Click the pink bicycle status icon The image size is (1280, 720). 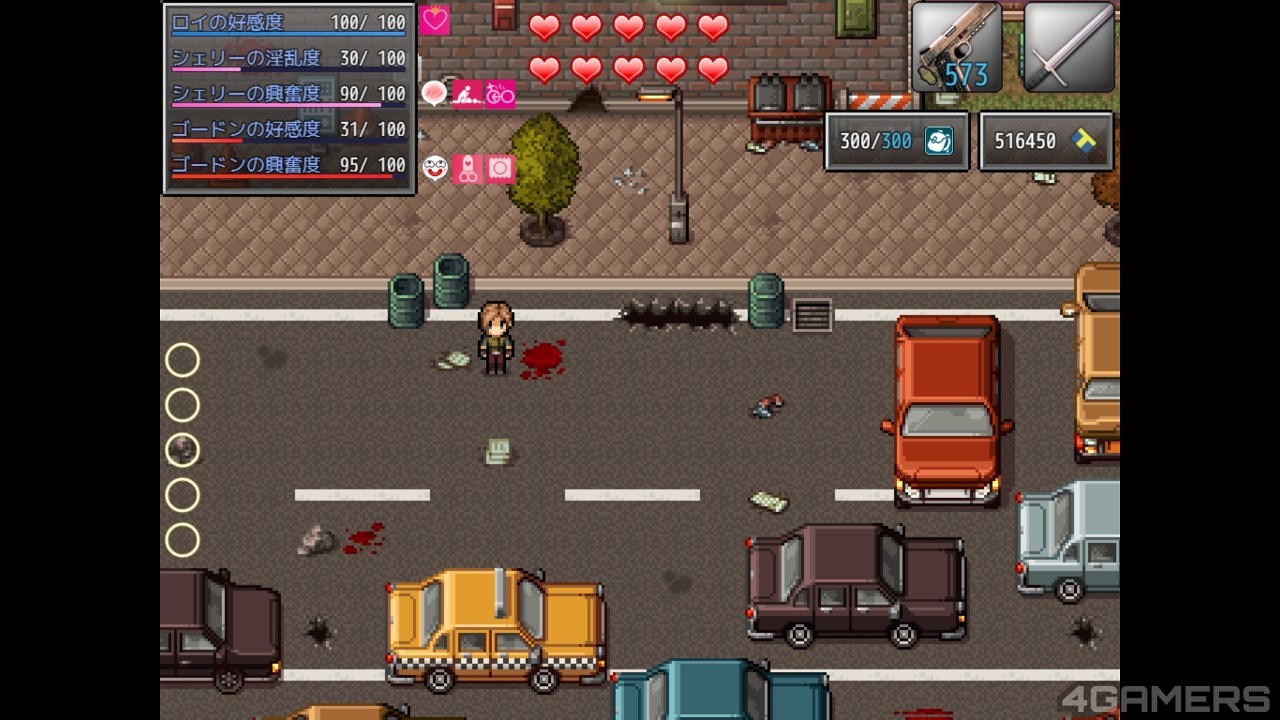tap(501, 94)
